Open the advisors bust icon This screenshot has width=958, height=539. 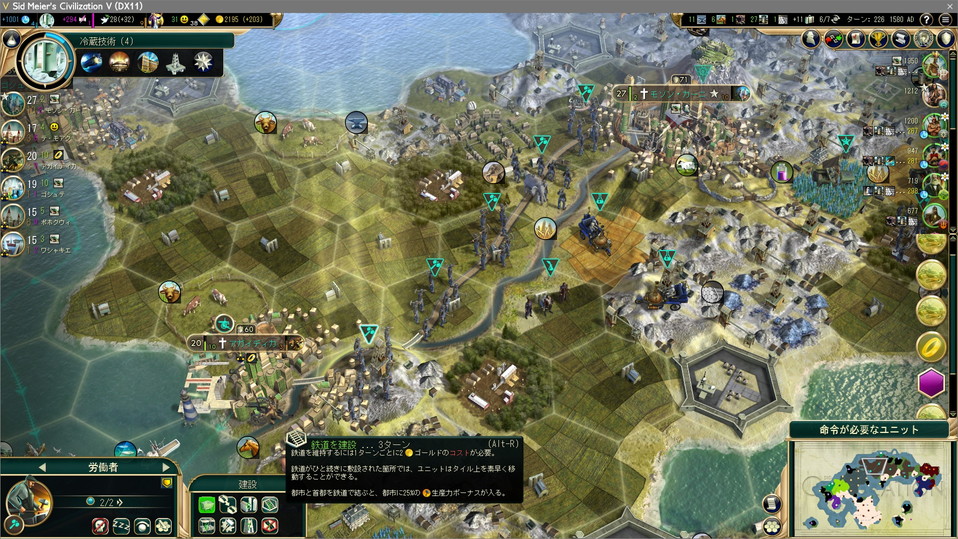pos(810,38)
